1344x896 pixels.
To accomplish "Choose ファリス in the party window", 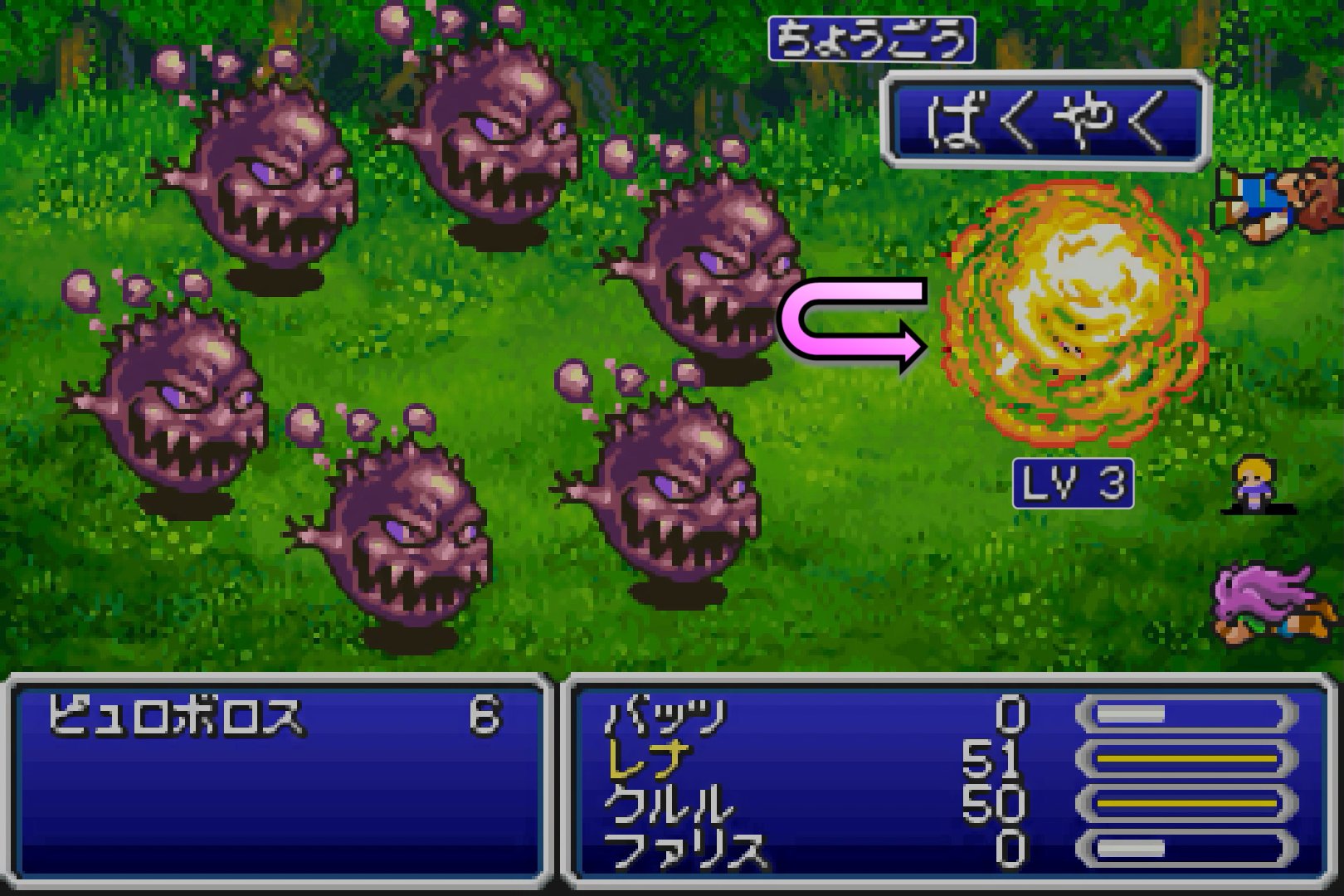I will tap(685, 849).
